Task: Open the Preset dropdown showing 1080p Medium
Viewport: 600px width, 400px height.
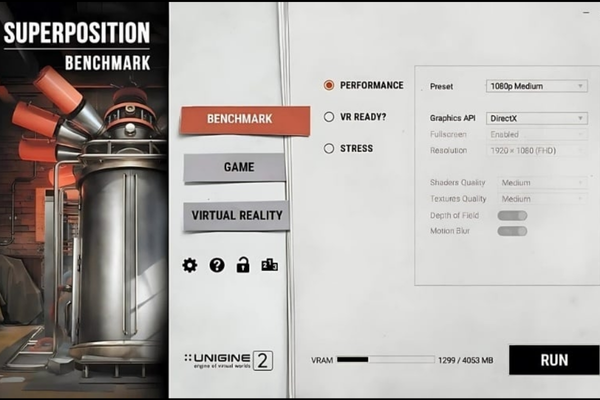Action: pos(536,86)
